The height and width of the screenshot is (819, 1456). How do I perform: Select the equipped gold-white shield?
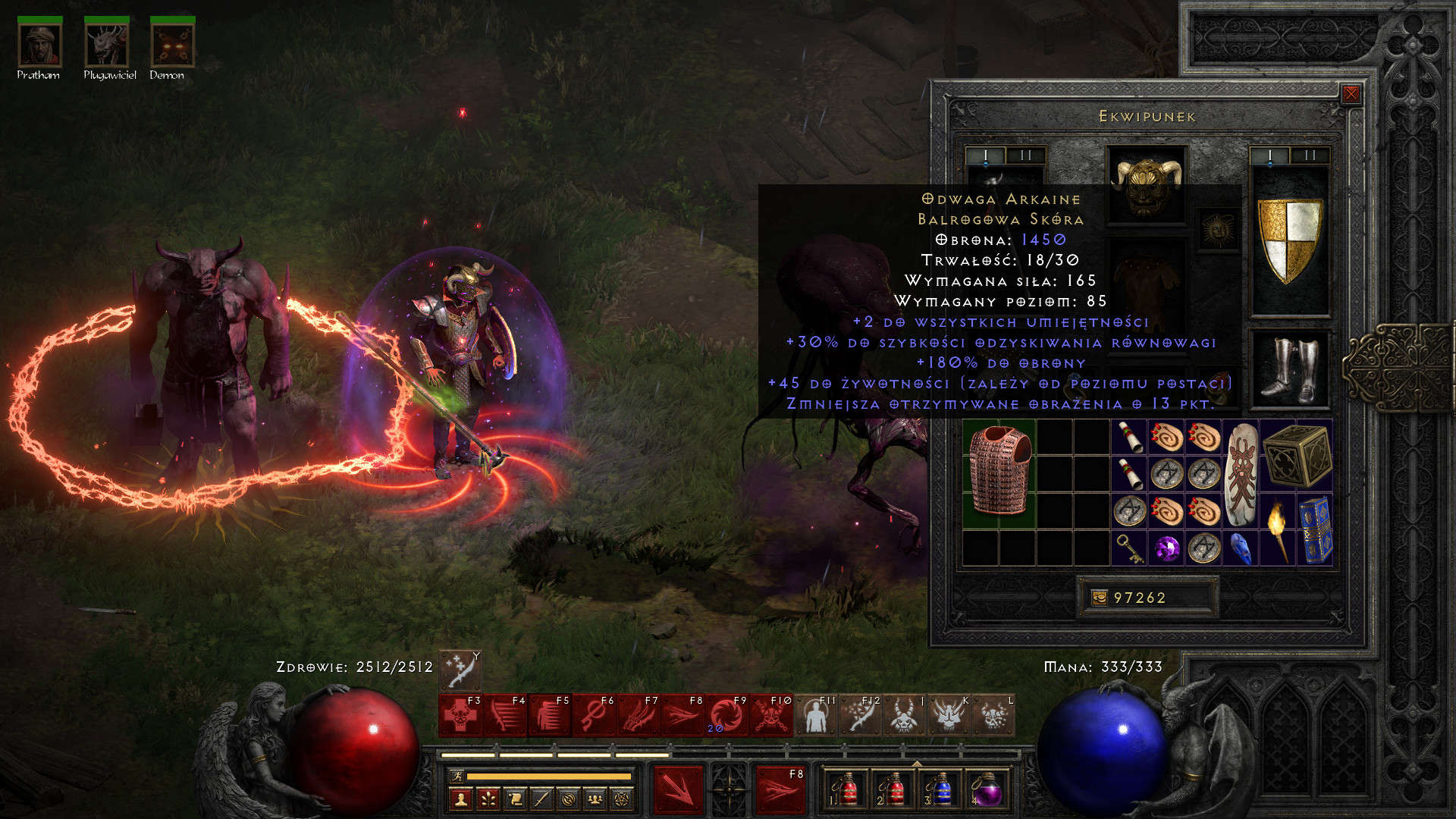[1289, 240]
